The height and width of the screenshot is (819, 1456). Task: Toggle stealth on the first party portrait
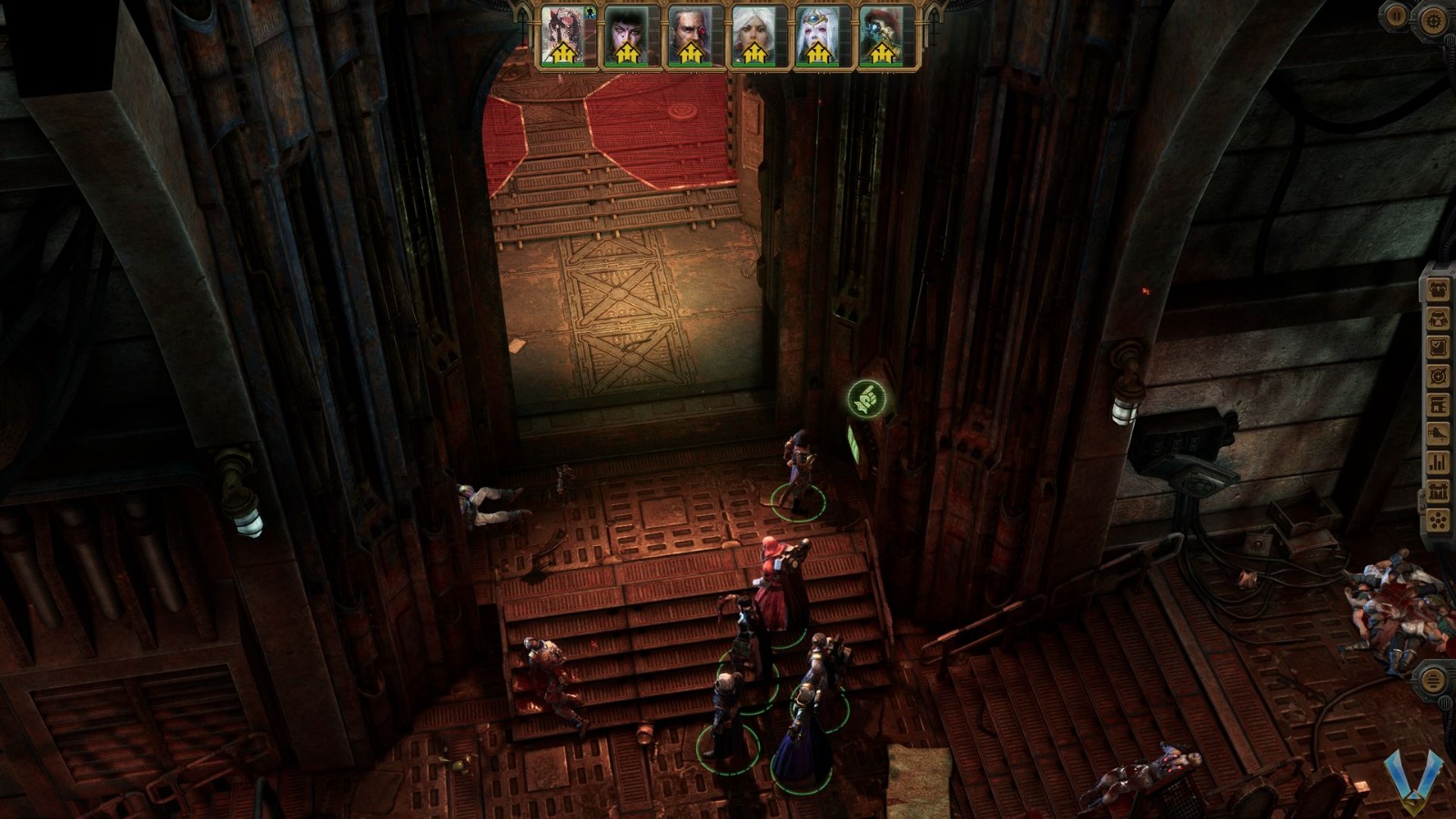pyautogui.click(x=589, y=10)
